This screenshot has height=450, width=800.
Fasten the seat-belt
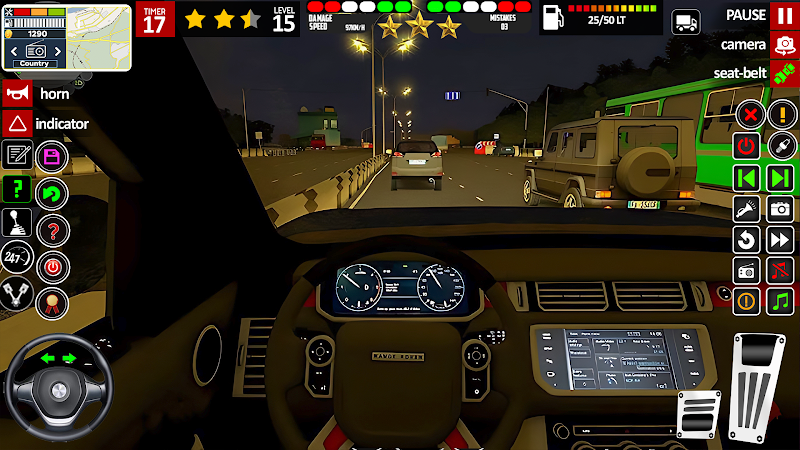784,73
